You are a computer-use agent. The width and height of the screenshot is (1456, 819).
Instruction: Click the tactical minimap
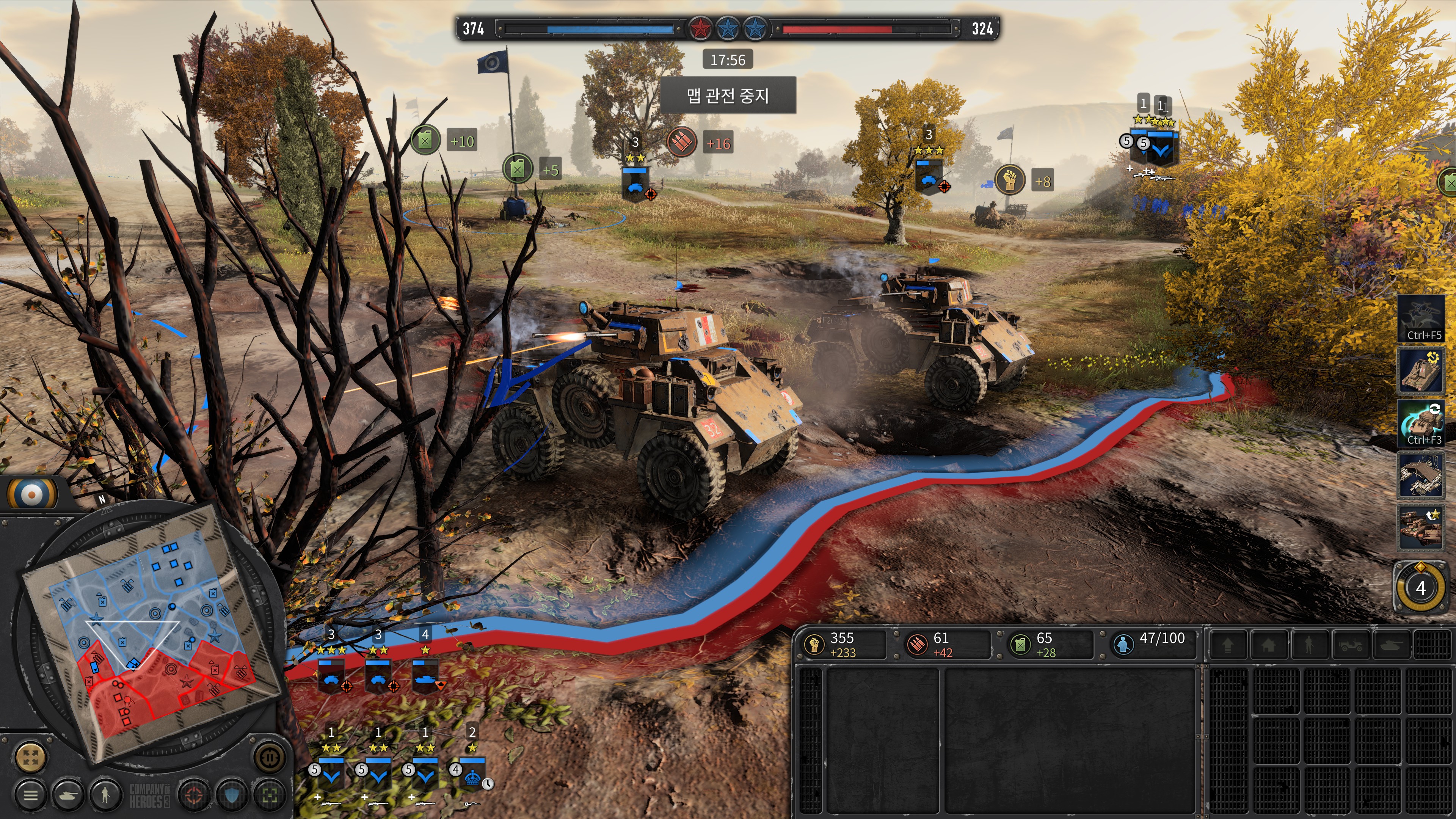pyautogui.click(x=152, y=628)
